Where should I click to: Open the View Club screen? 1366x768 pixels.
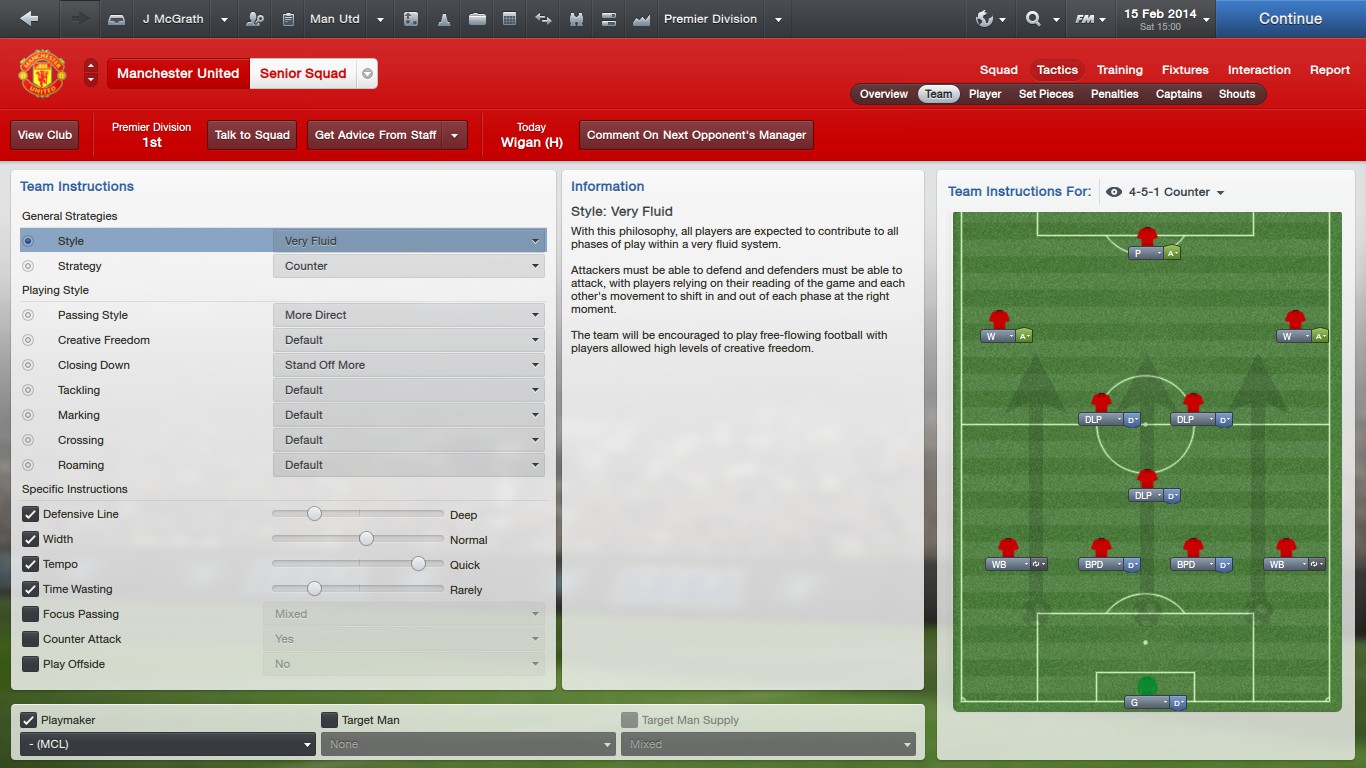tap(45, 135)
